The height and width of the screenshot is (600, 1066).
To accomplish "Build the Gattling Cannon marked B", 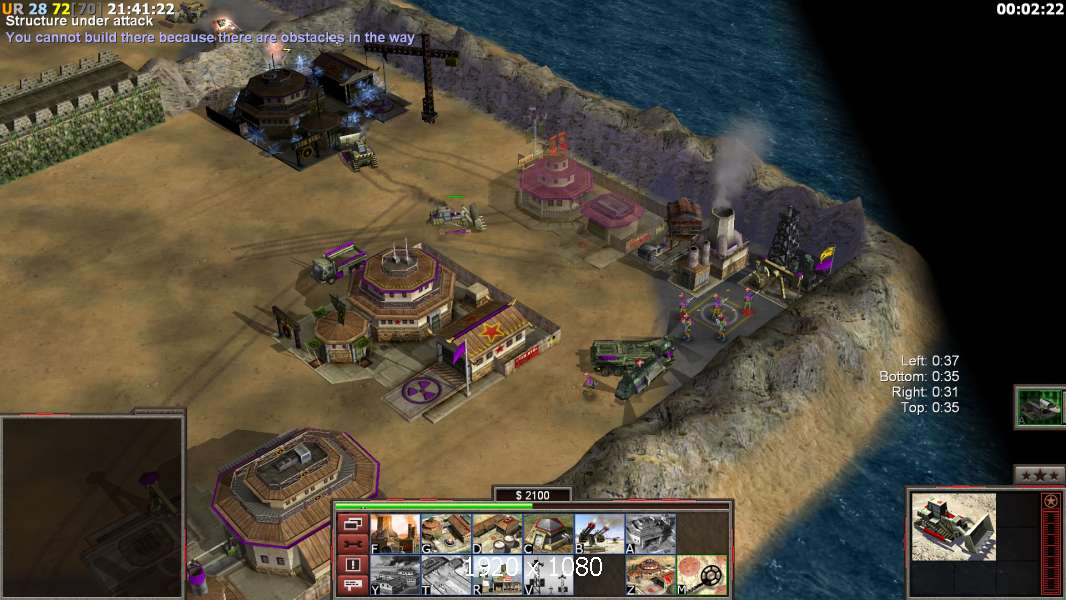I will 599,533.
